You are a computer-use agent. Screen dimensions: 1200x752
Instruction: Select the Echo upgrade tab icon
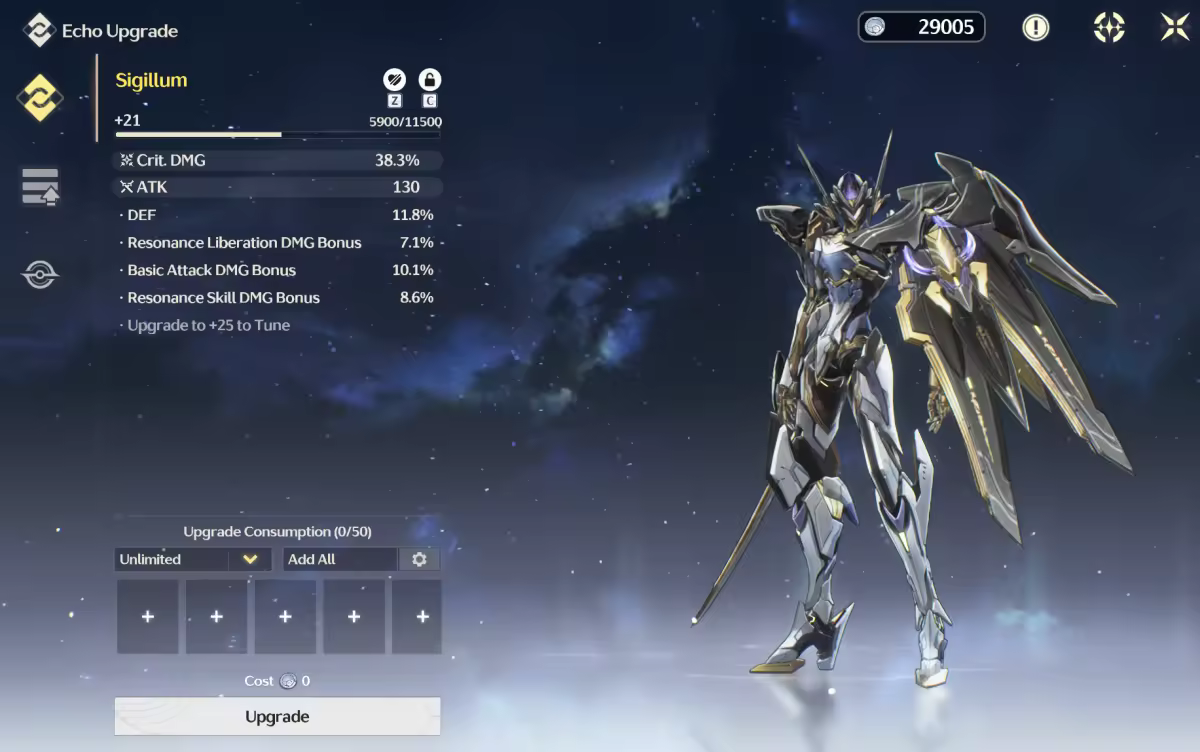tap(40, 98)
